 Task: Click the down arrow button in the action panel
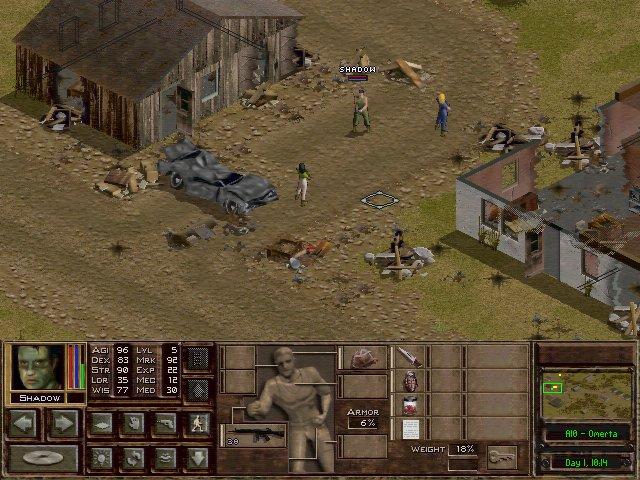(x=199, y=458)
